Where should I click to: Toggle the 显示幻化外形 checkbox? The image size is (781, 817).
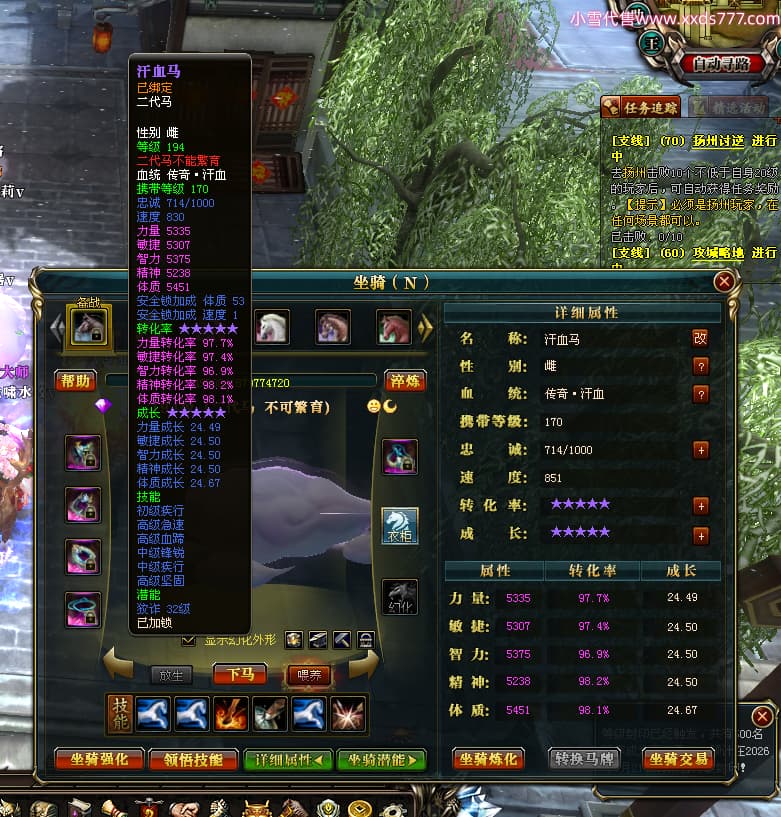188,639
